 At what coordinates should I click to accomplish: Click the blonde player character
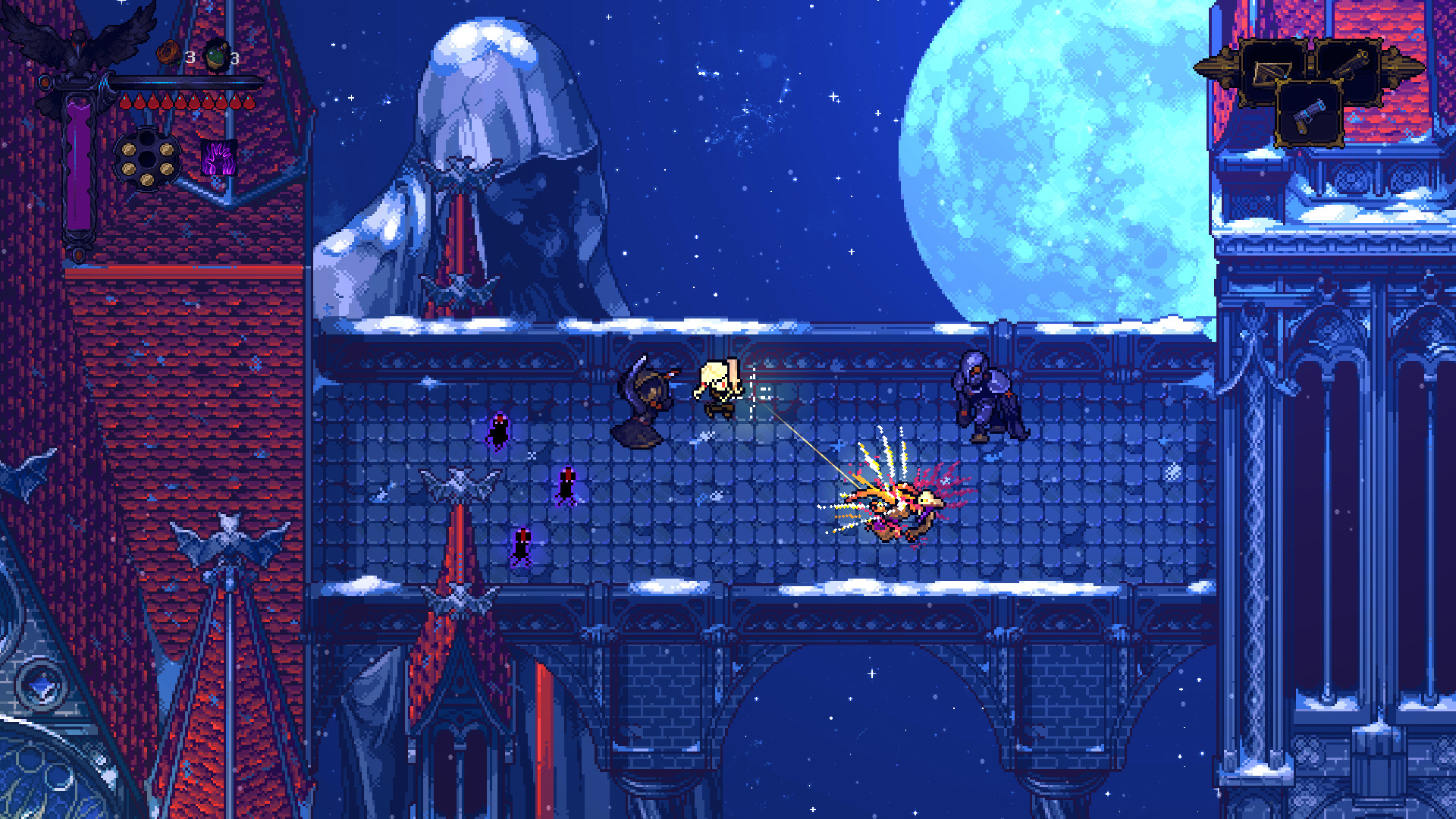[717, 387]
